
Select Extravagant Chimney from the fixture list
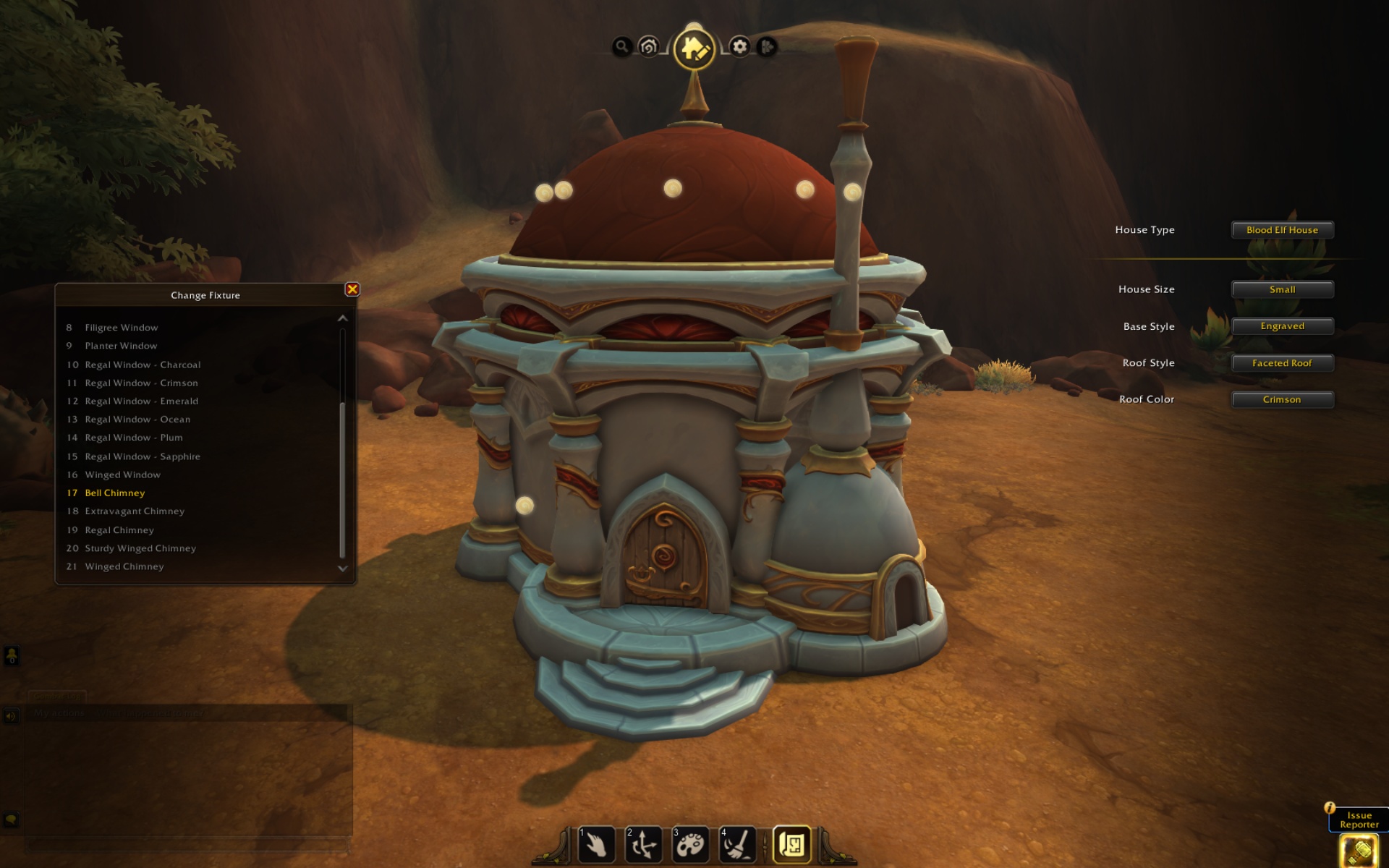[135, 511]
